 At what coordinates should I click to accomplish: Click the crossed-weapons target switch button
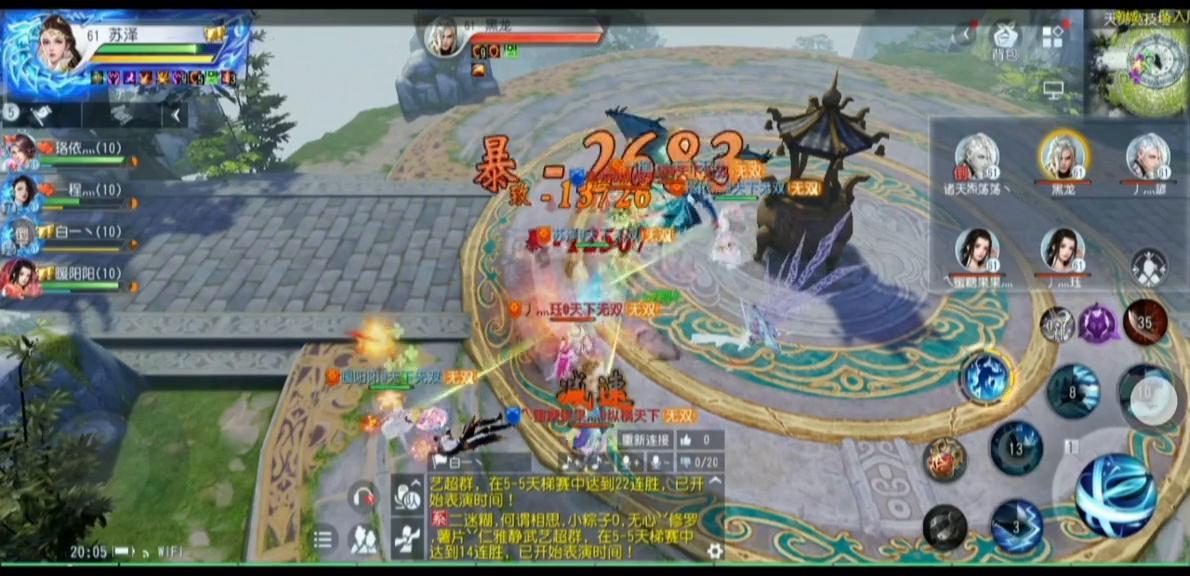(1148, 267)
